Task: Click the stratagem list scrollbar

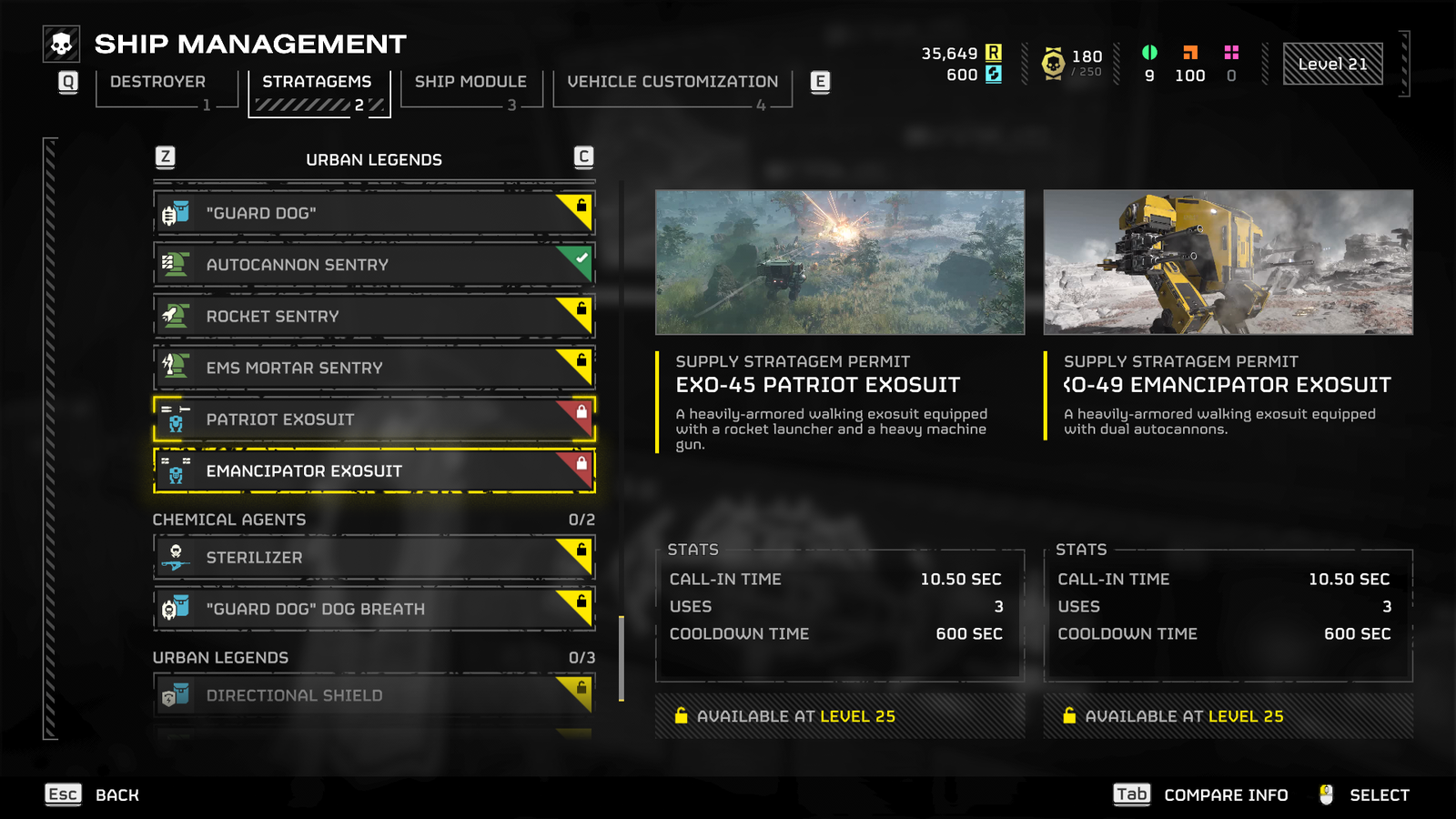Action: pyautogui.click(x=622, y=658)
